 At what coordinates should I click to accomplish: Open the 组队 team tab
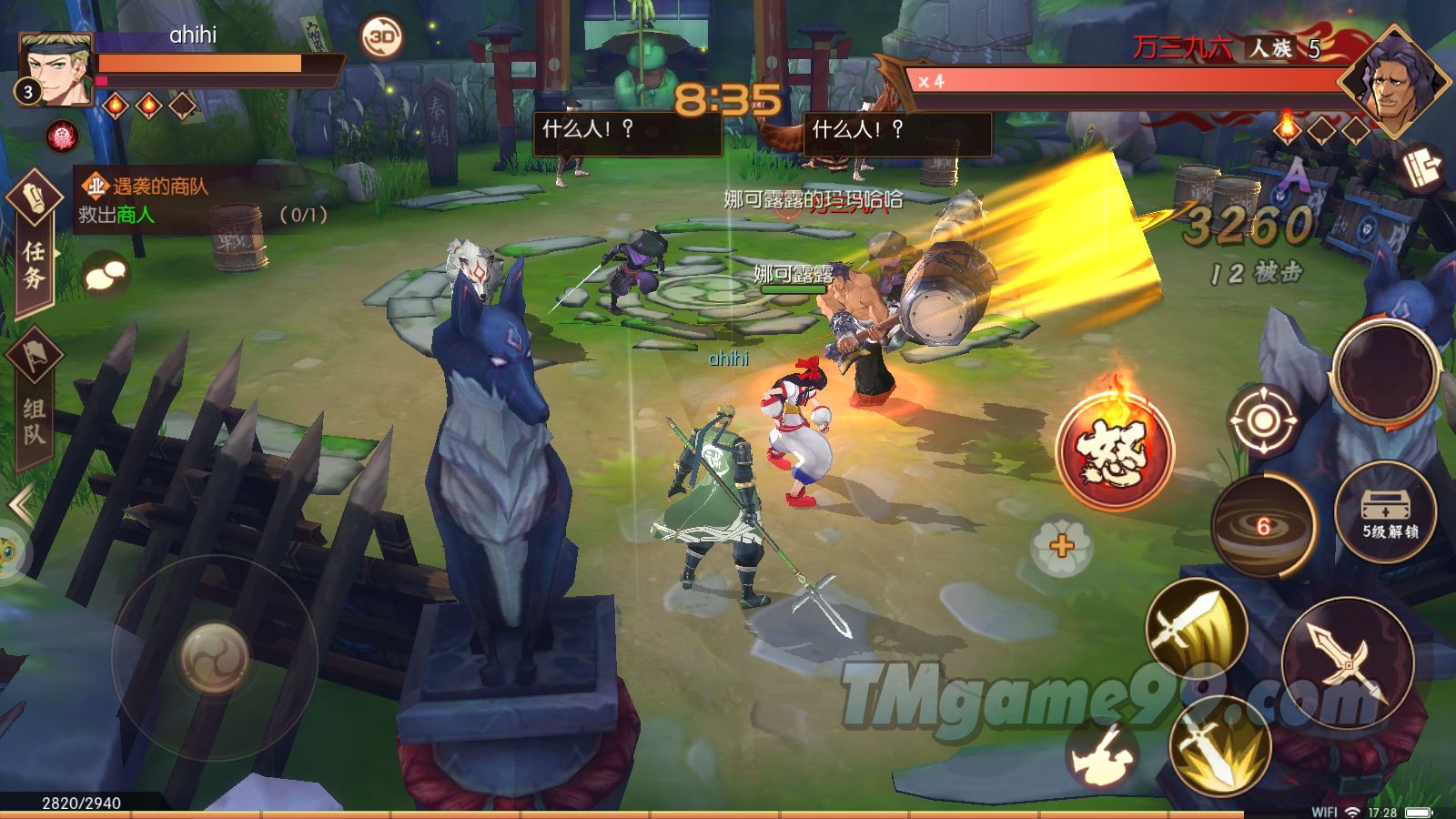[x=34, y=400]
